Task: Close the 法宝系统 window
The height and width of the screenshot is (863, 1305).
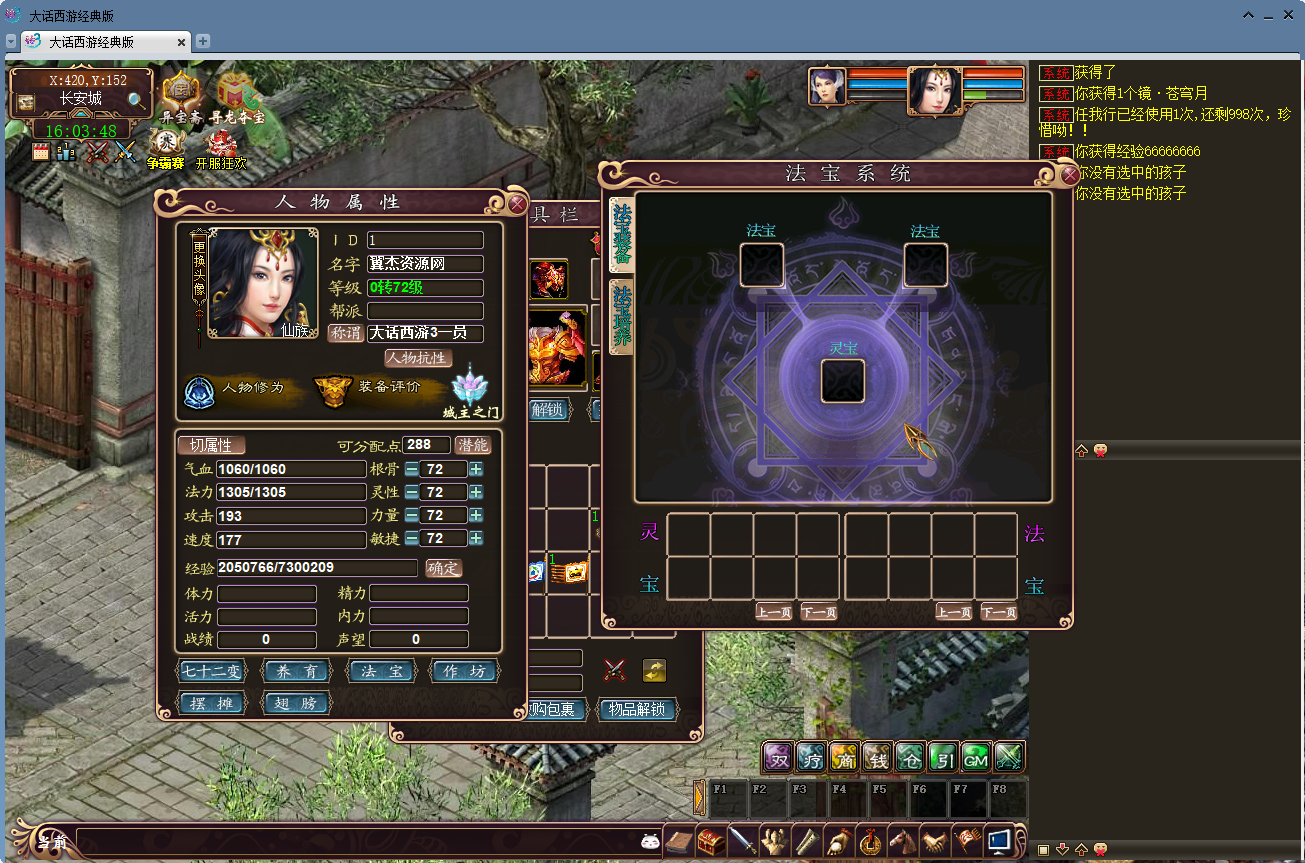Action: coord(1070,175)
